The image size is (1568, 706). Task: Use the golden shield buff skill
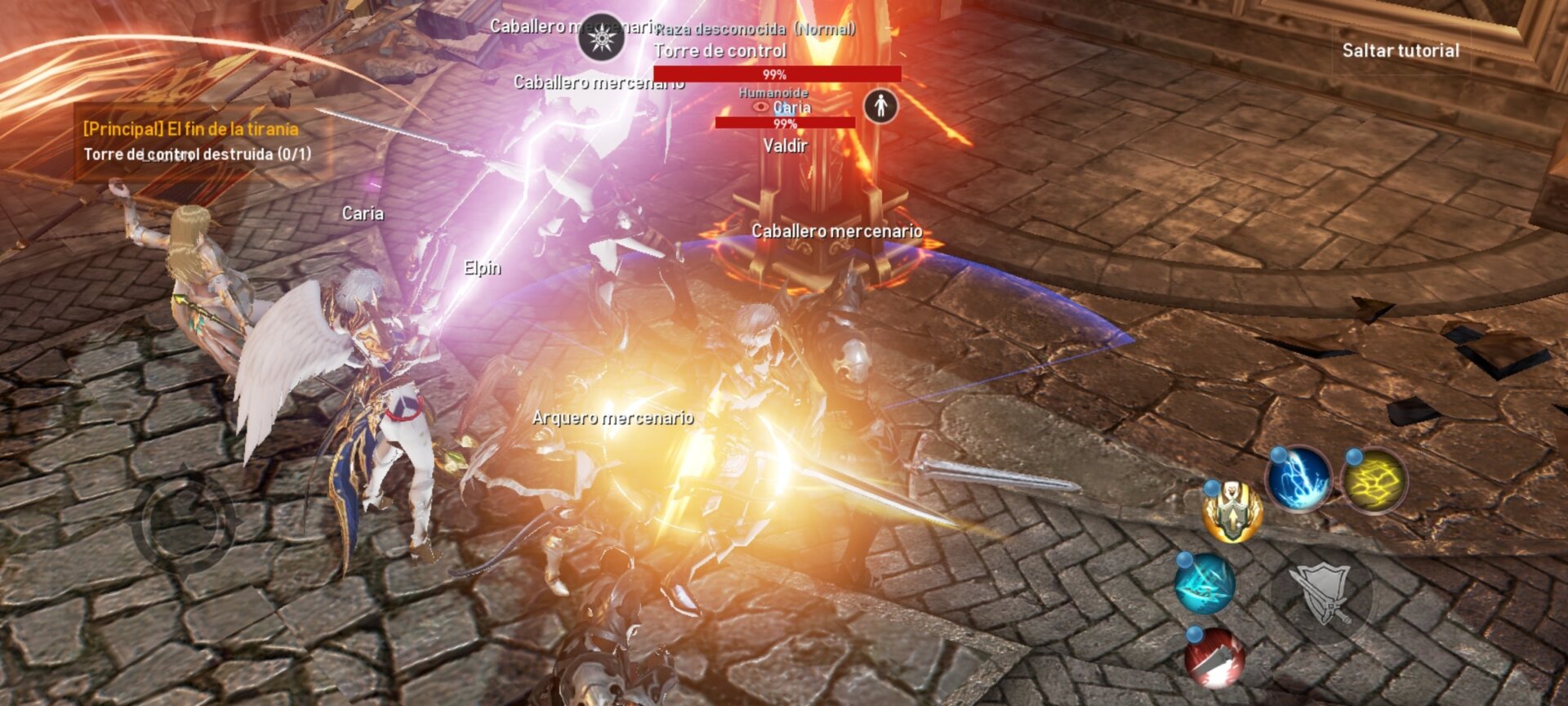point(1232,512)
